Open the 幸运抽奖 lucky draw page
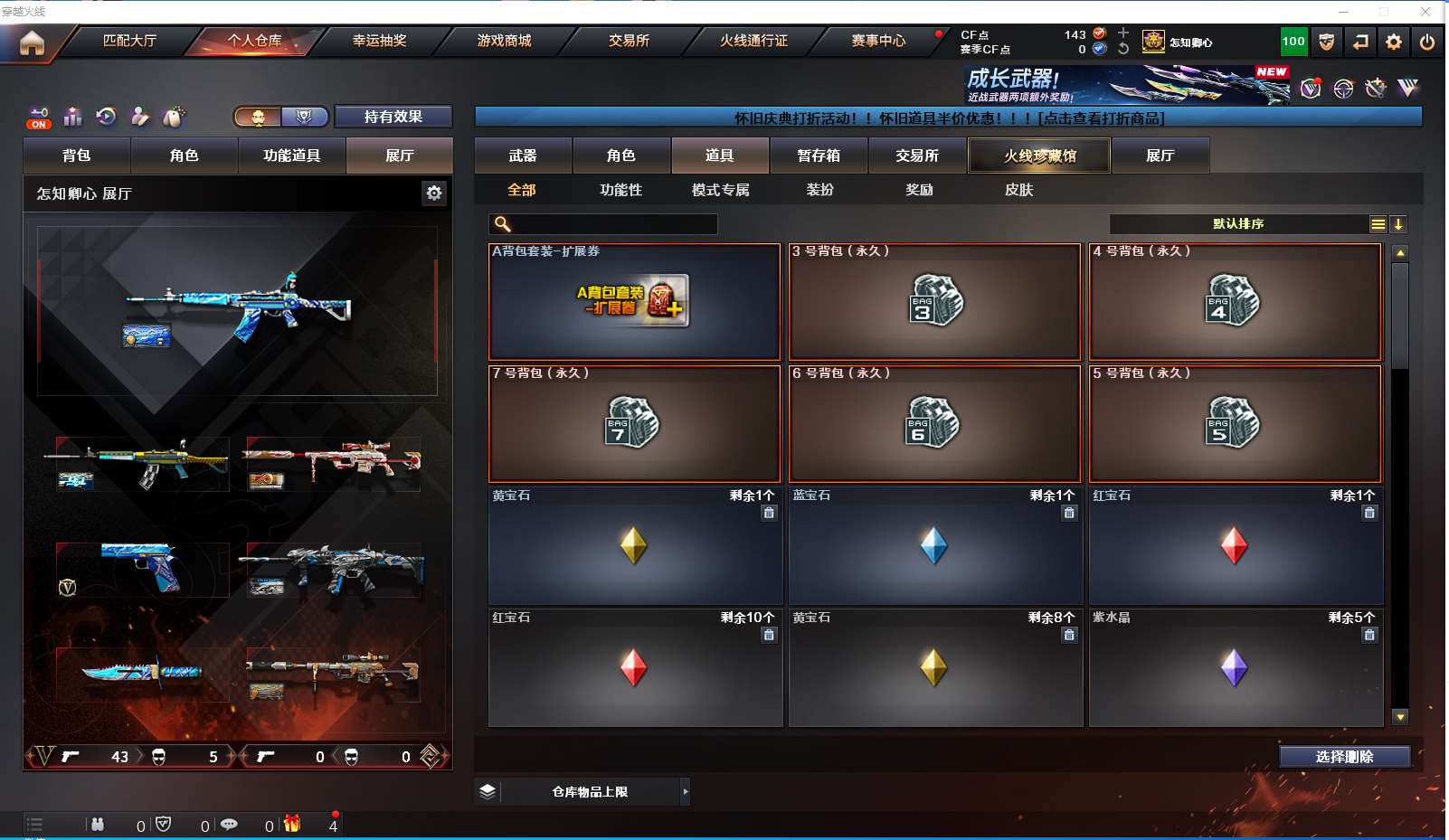 (x=379, y=41)
